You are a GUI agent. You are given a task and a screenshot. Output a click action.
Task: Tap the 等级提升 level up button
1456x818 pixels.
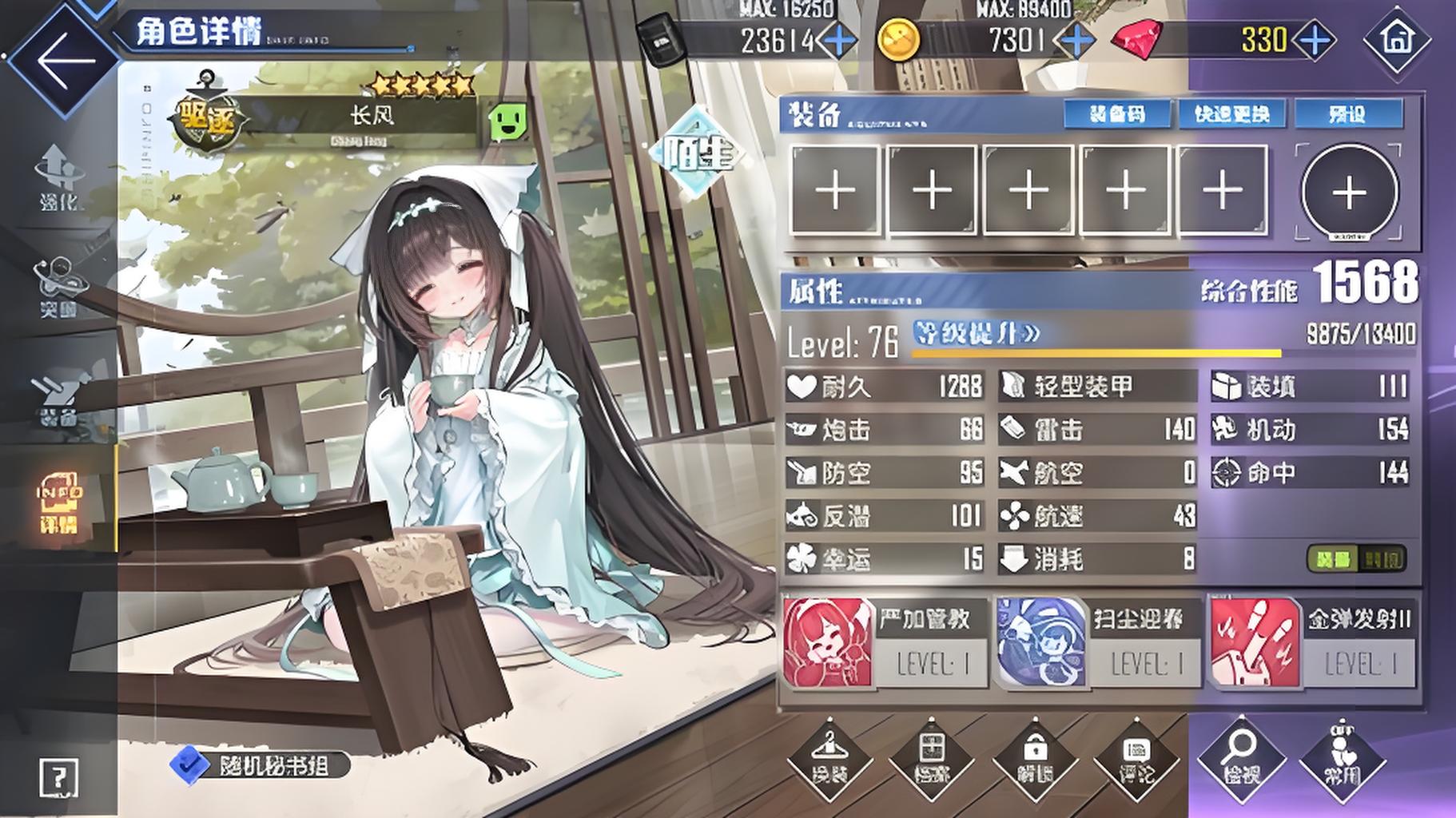[977, 333]
